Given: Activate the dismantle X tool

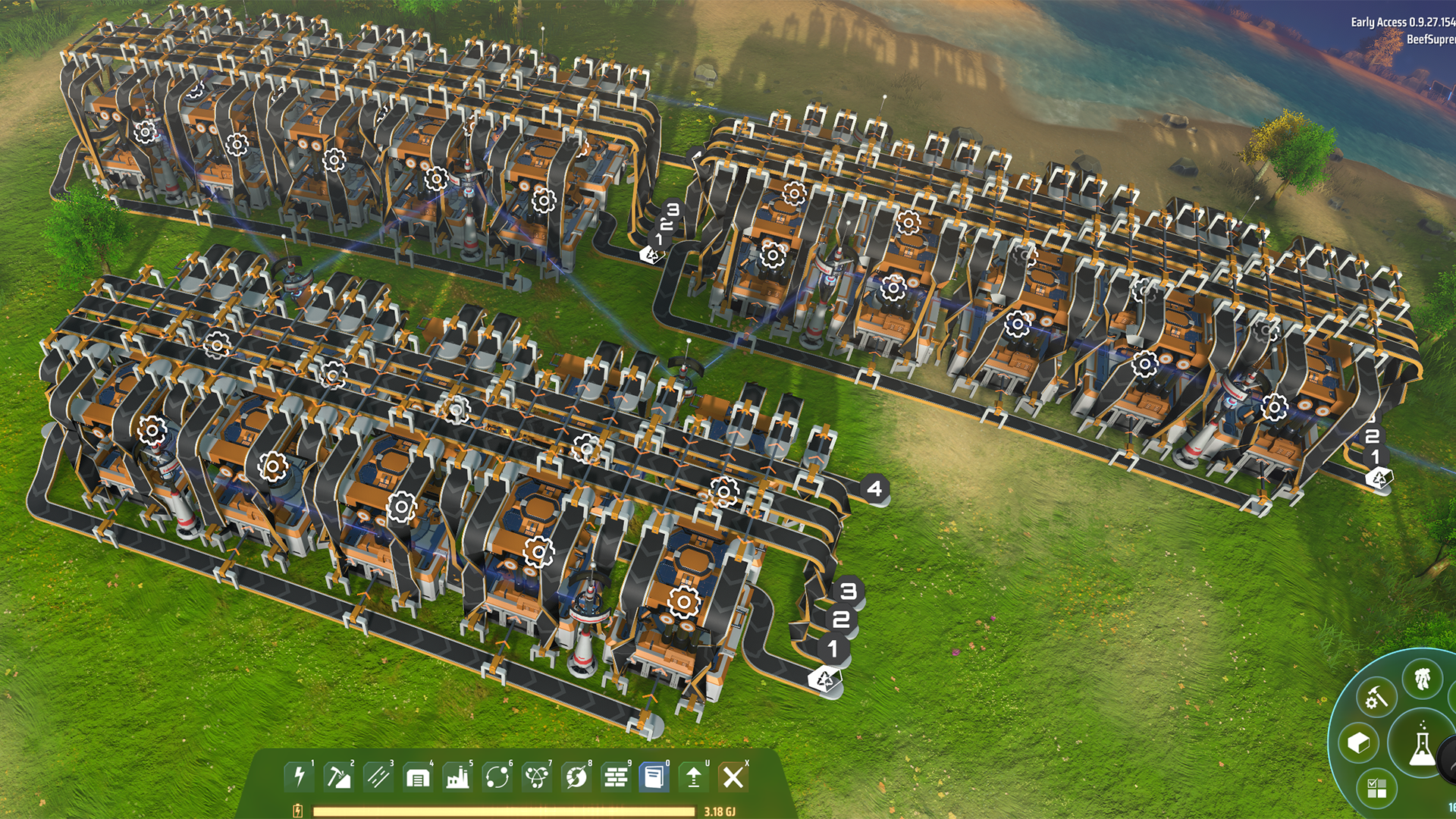Looking at the screenshot, I should (x=733, y=777).
